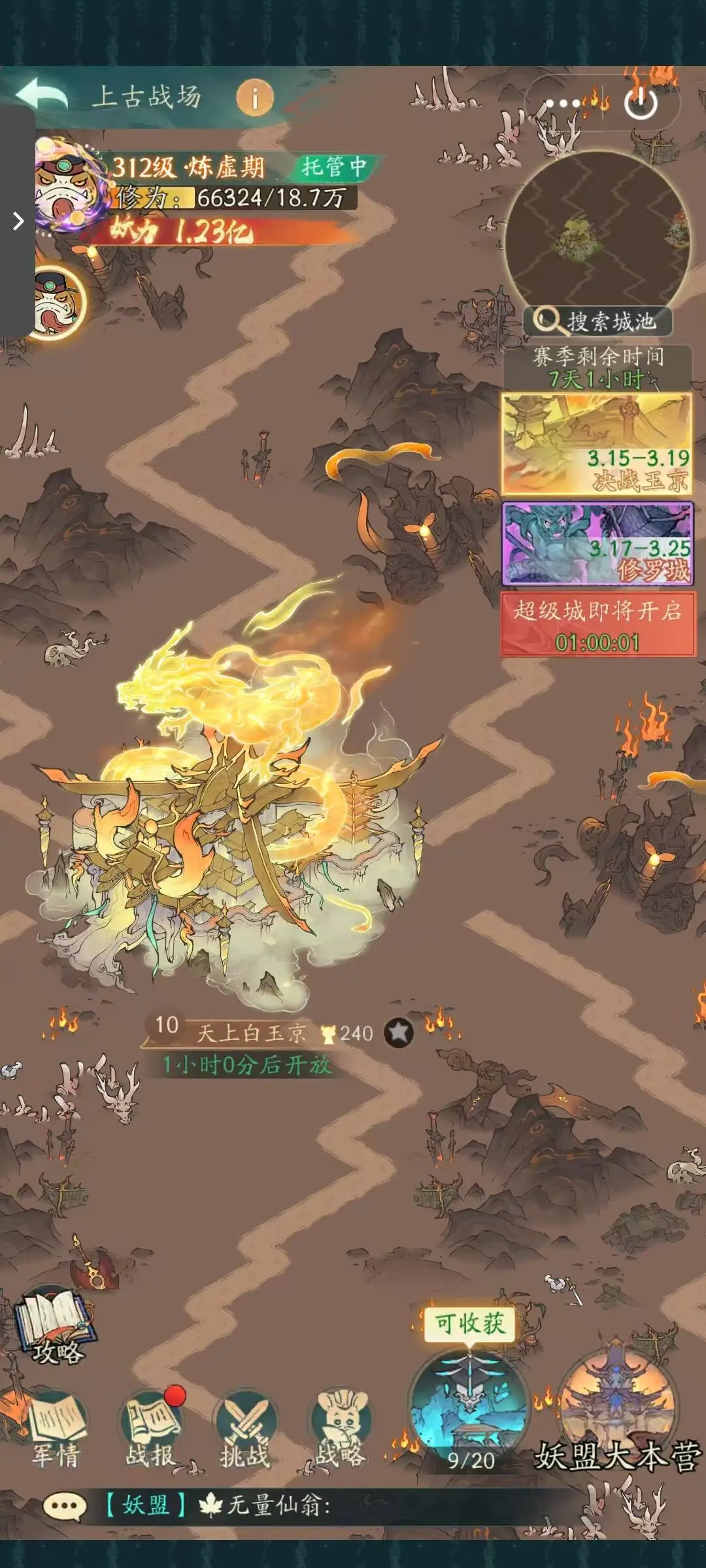Open the 修罗城 event banner
The image size is (706, 1568).
pos(596,544)
